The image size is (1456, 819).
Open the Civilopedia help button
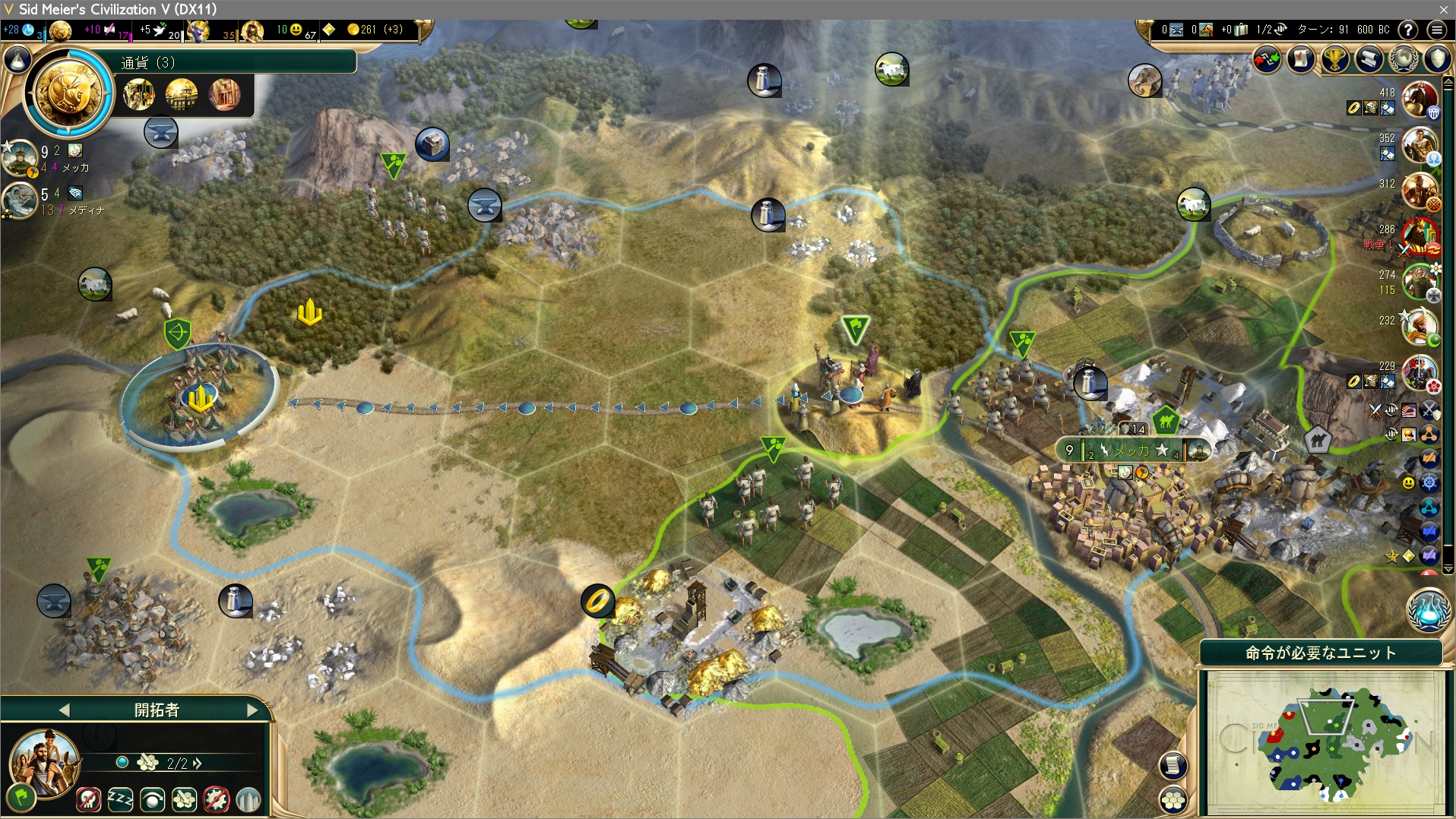pos(1408,30)
